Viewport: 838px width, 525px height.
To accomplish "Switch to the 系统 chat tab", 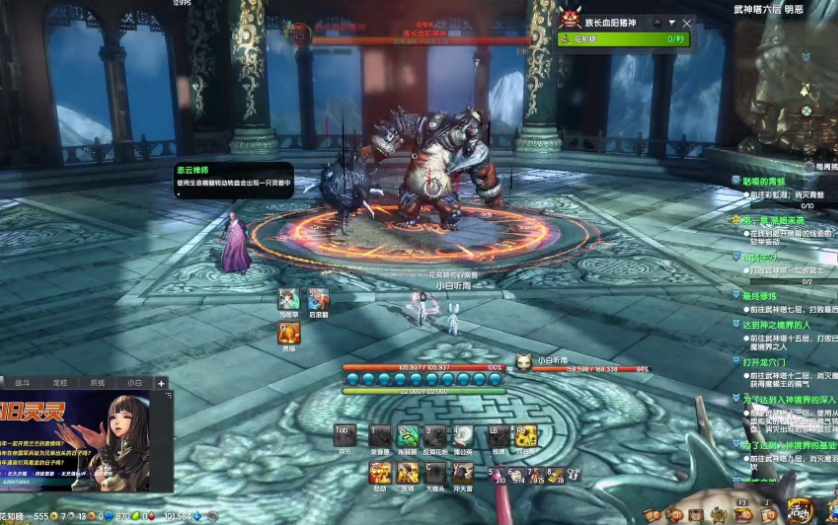I will click(x=97, y=383).
